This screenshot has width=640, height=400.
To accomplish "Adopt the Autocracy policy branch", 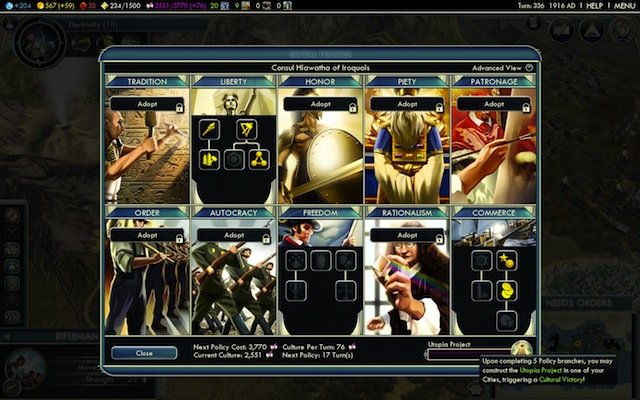I will click(232, 236).
